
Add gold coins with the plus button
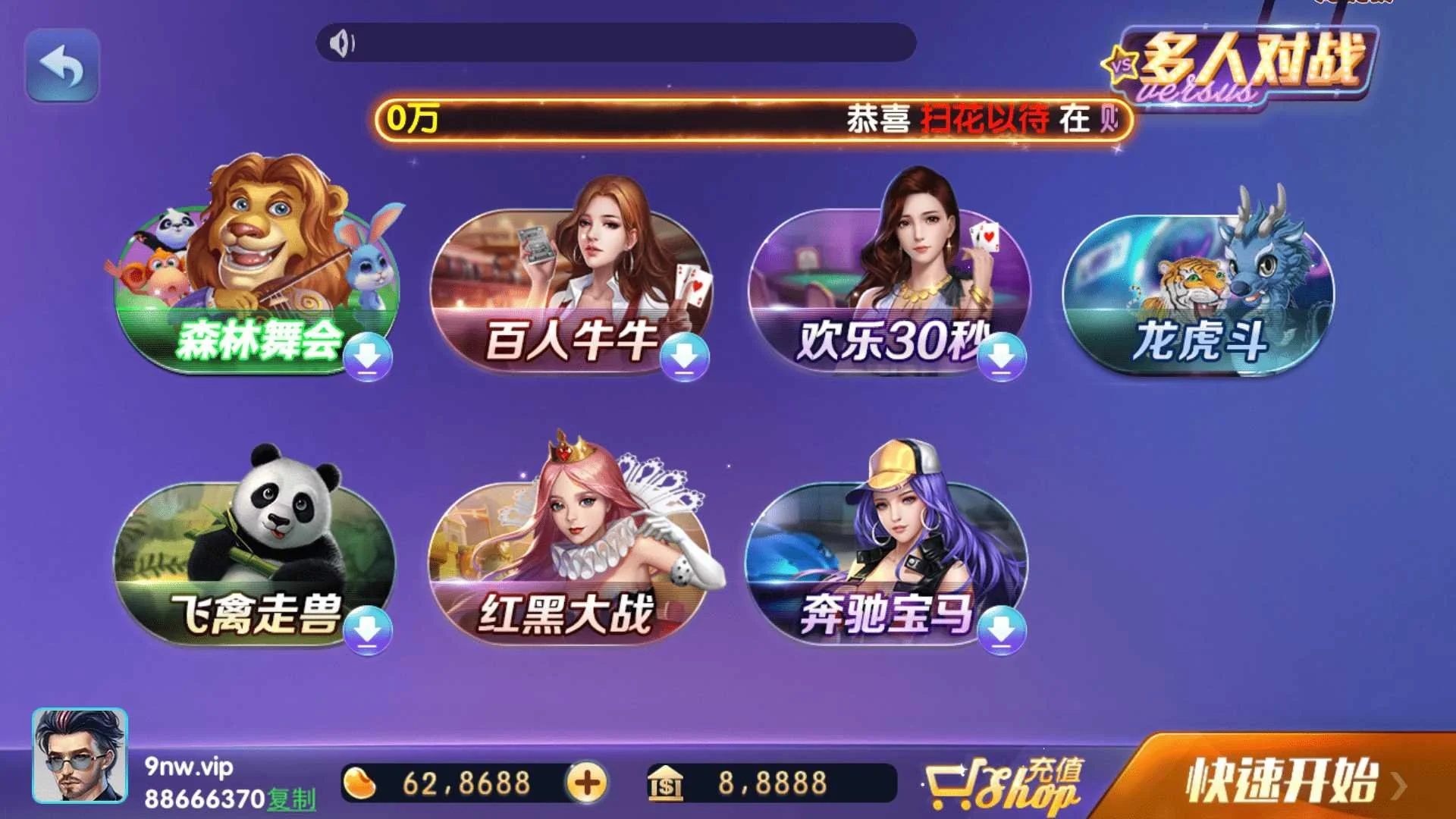tap(586, 783)
